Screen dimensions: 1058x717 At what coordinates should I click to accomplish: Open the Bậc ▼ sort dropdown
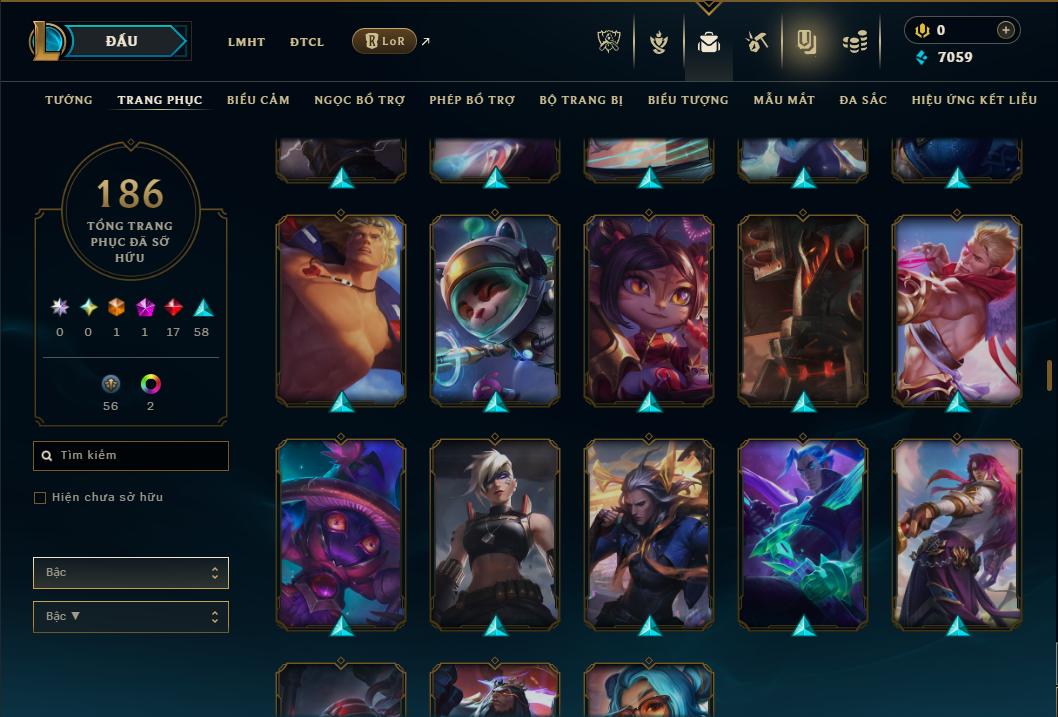tap(131, 617)
